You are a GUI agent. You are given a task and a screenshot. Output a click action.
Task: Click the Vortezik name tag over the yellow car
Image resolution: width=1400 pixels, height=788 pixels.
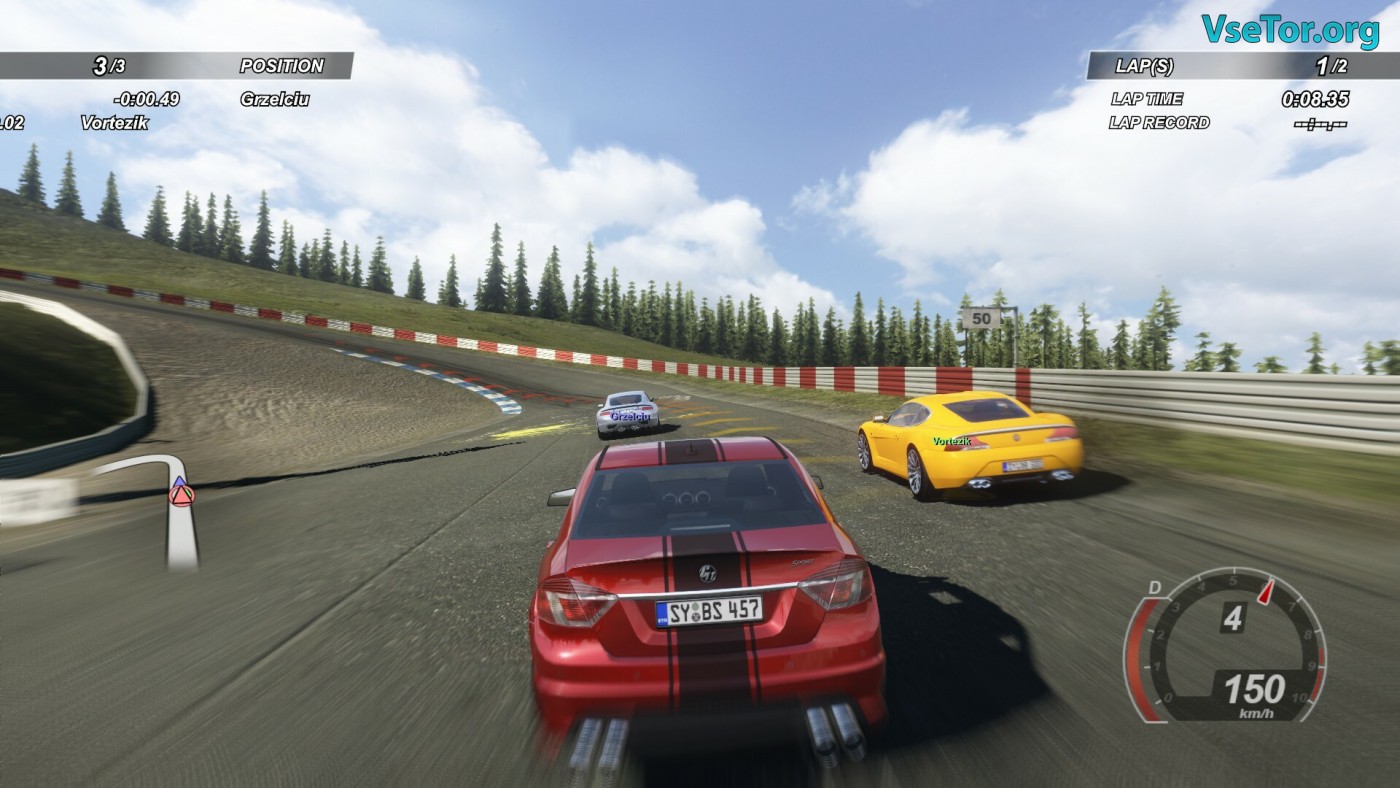(951, 441)
